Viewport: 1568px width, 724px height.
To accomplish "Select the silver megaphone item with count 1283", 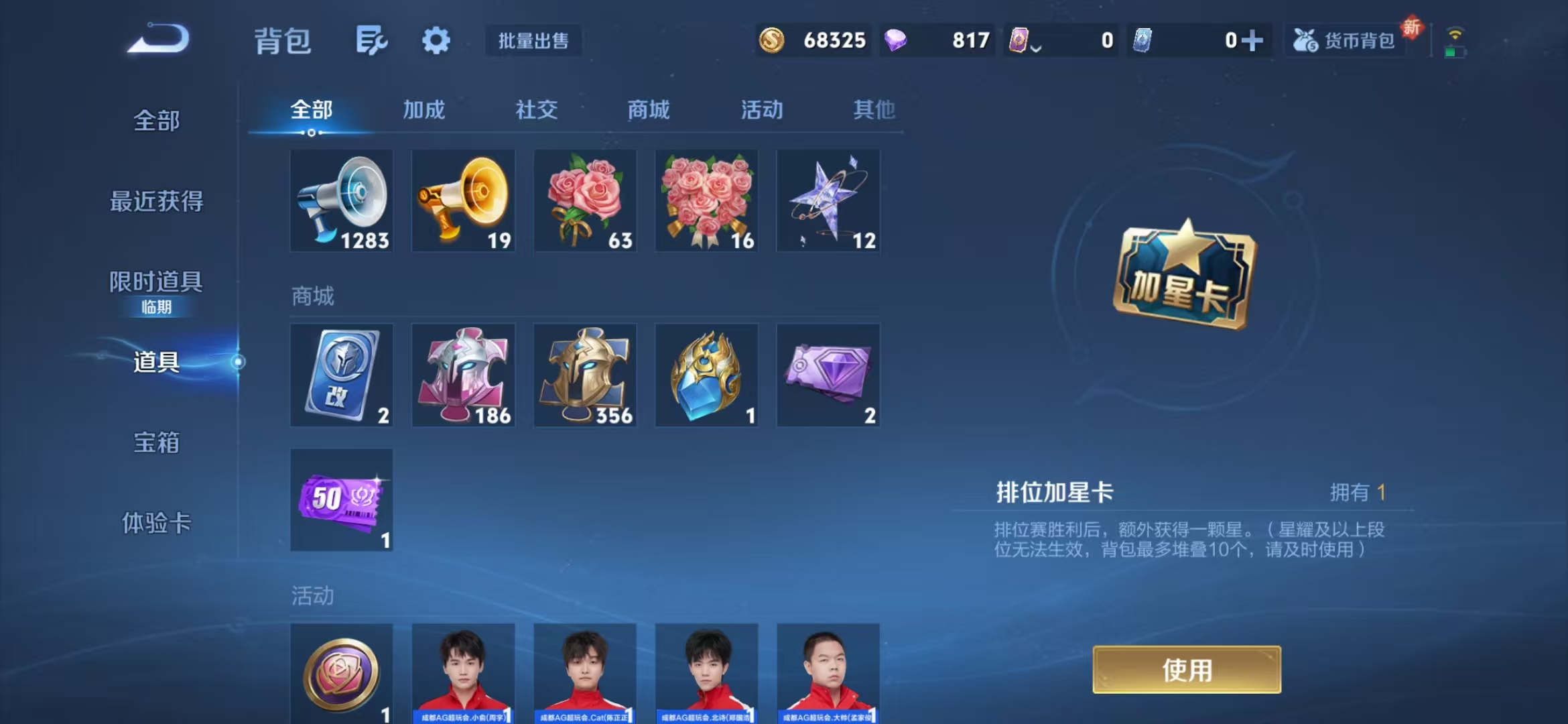I will coord(341,200).
